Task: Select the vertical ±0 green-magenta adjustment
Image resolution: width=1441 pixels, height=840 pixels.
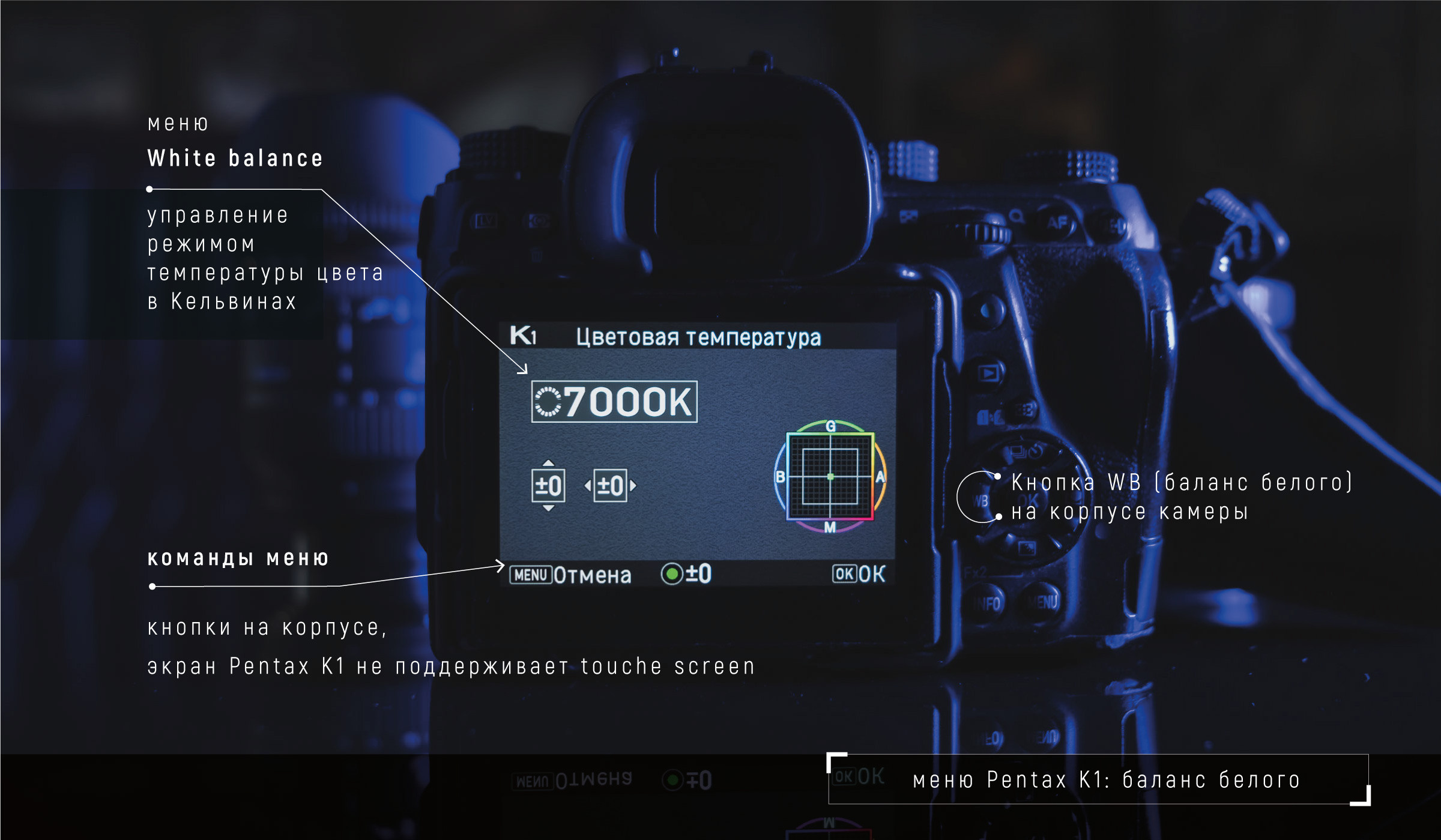Action: [x=548, y=486]
